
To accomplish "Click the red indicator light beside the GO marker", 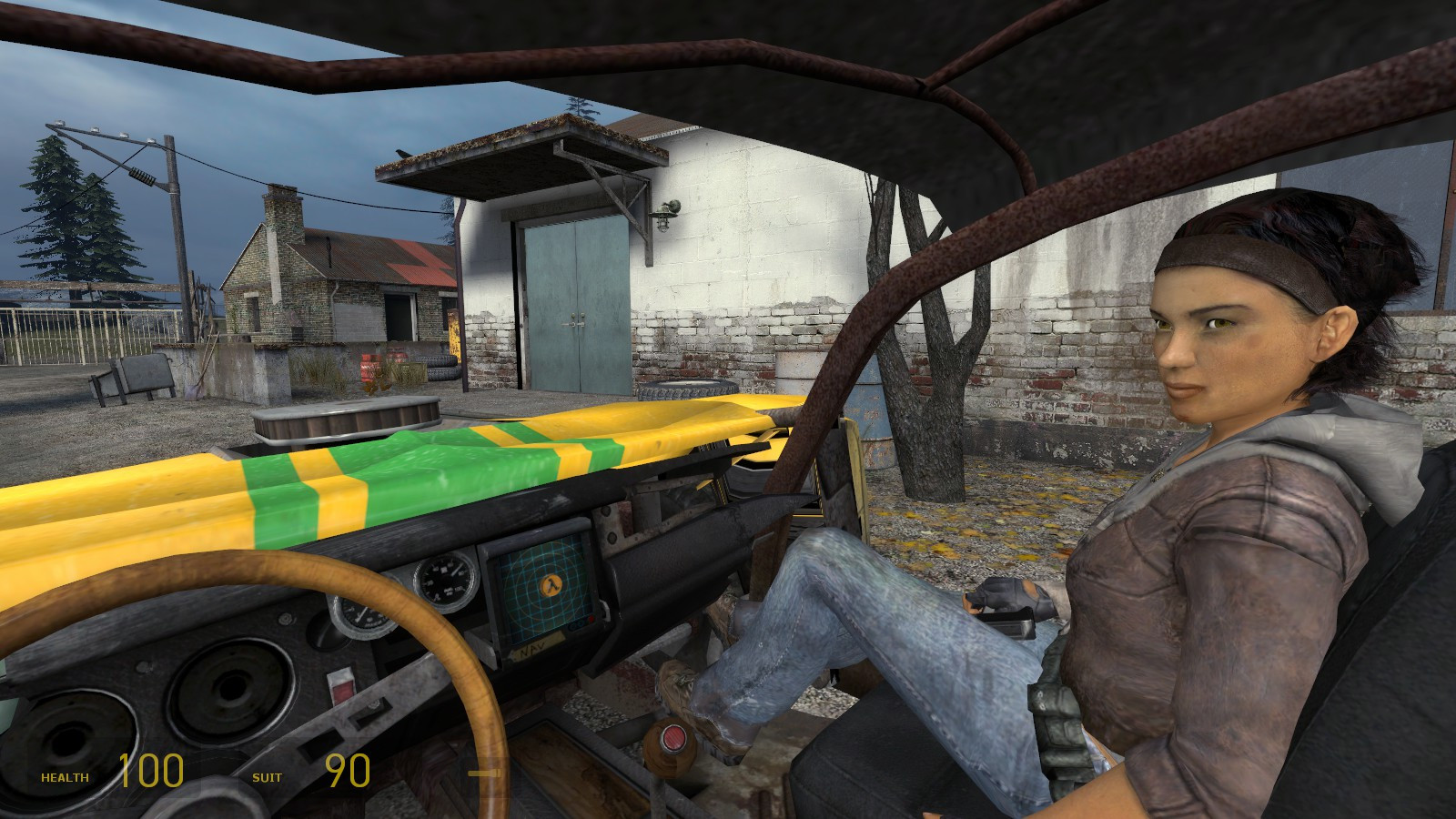I will (591, 619).
